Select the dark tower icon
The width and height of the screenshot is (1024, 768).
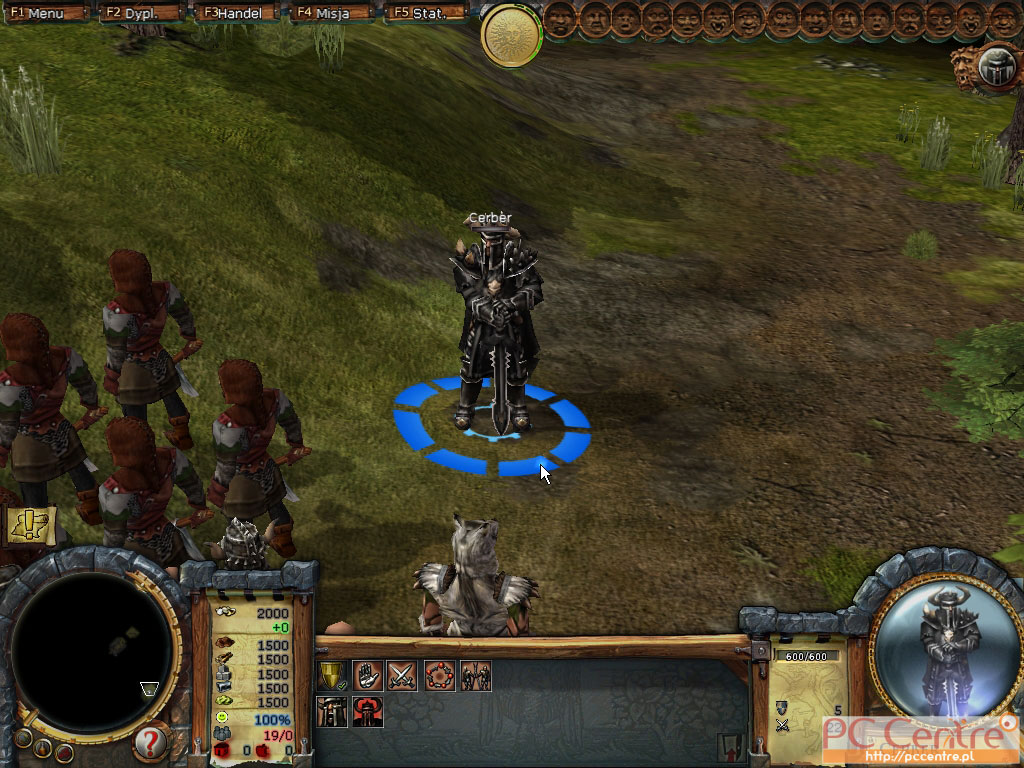[331, 711]
